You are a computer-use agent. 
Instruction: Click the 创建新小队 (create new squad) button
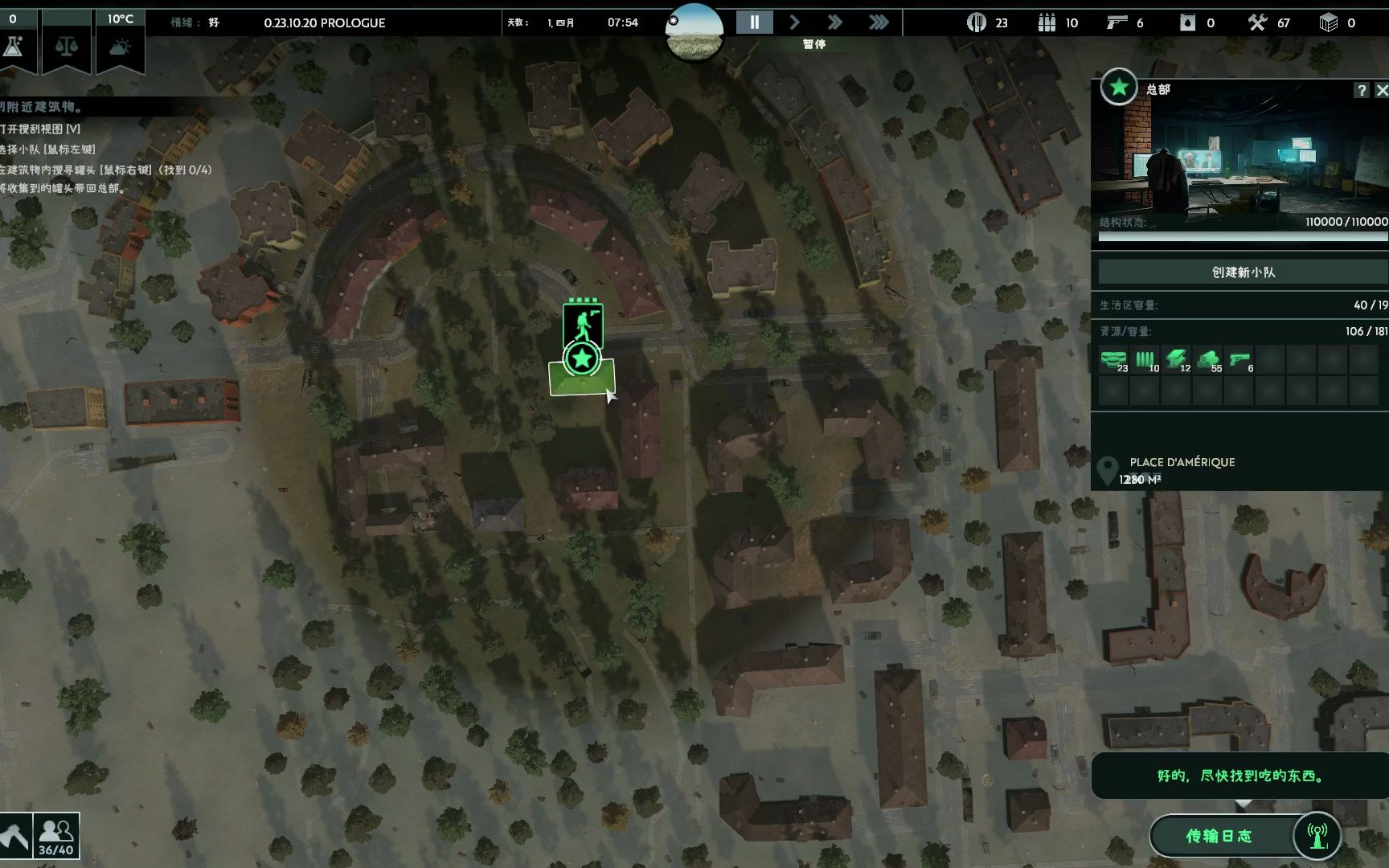point(1243,272)
